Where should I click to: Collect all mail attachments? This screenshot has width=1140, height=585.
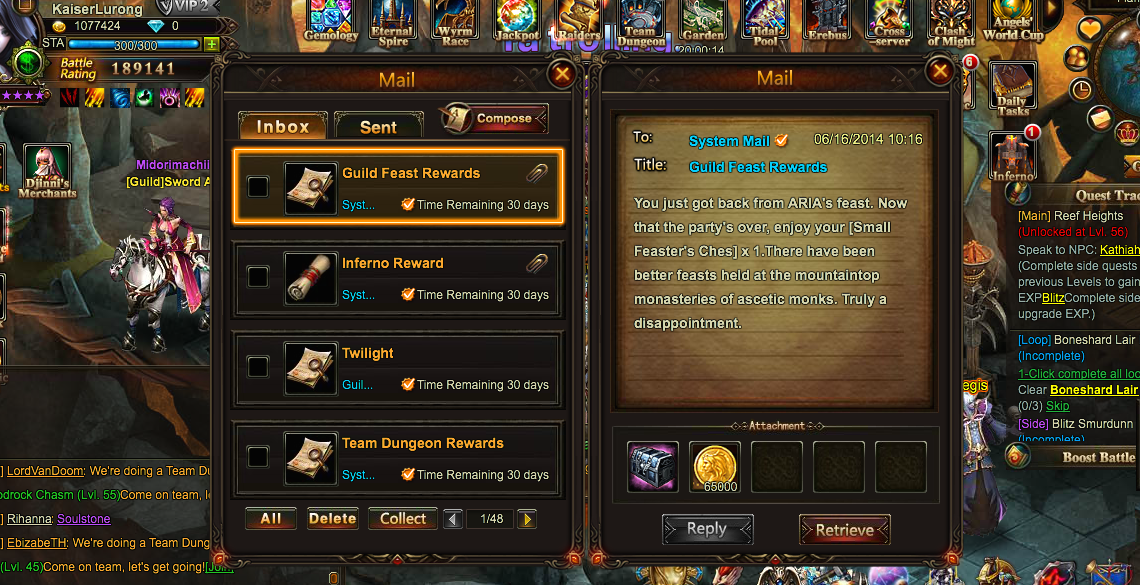403,519
